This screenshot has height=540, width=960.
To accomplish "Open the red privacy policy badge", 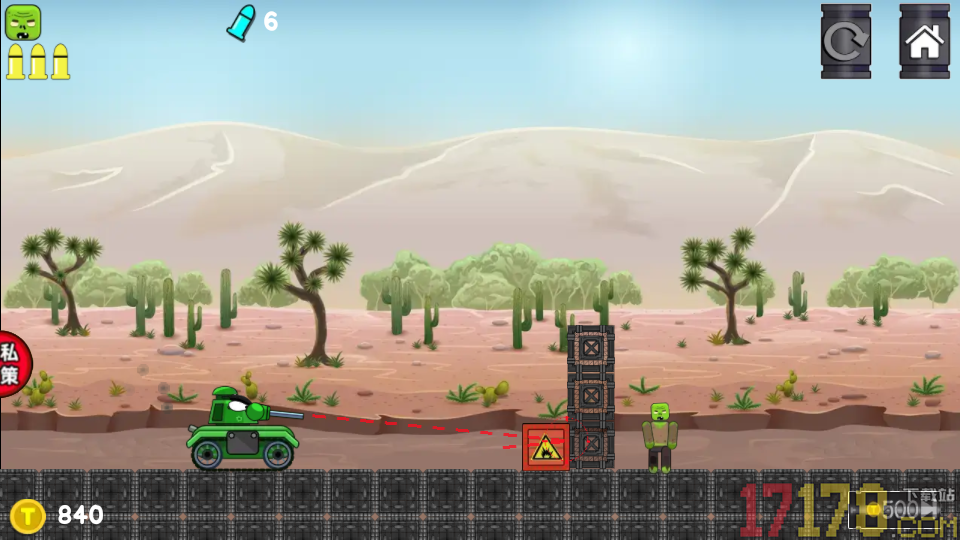I will (x=12, y=364).
